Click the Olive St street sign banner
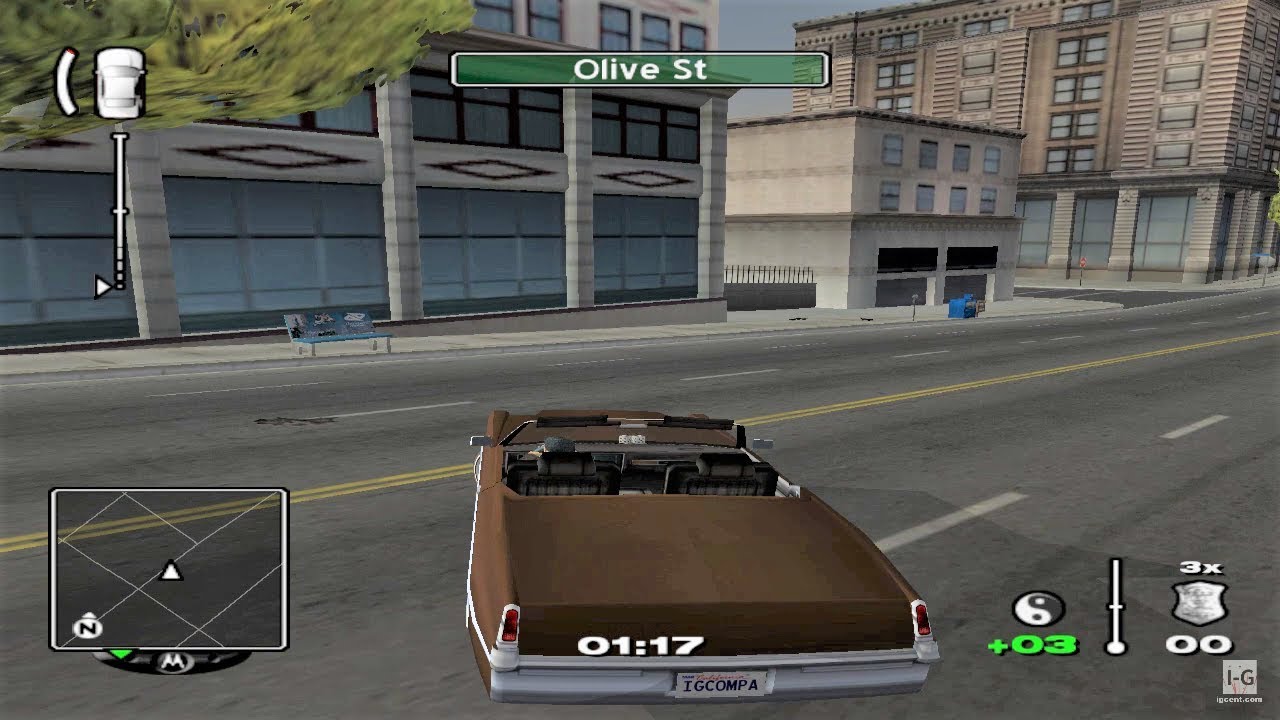 click(x=640, y=70)
